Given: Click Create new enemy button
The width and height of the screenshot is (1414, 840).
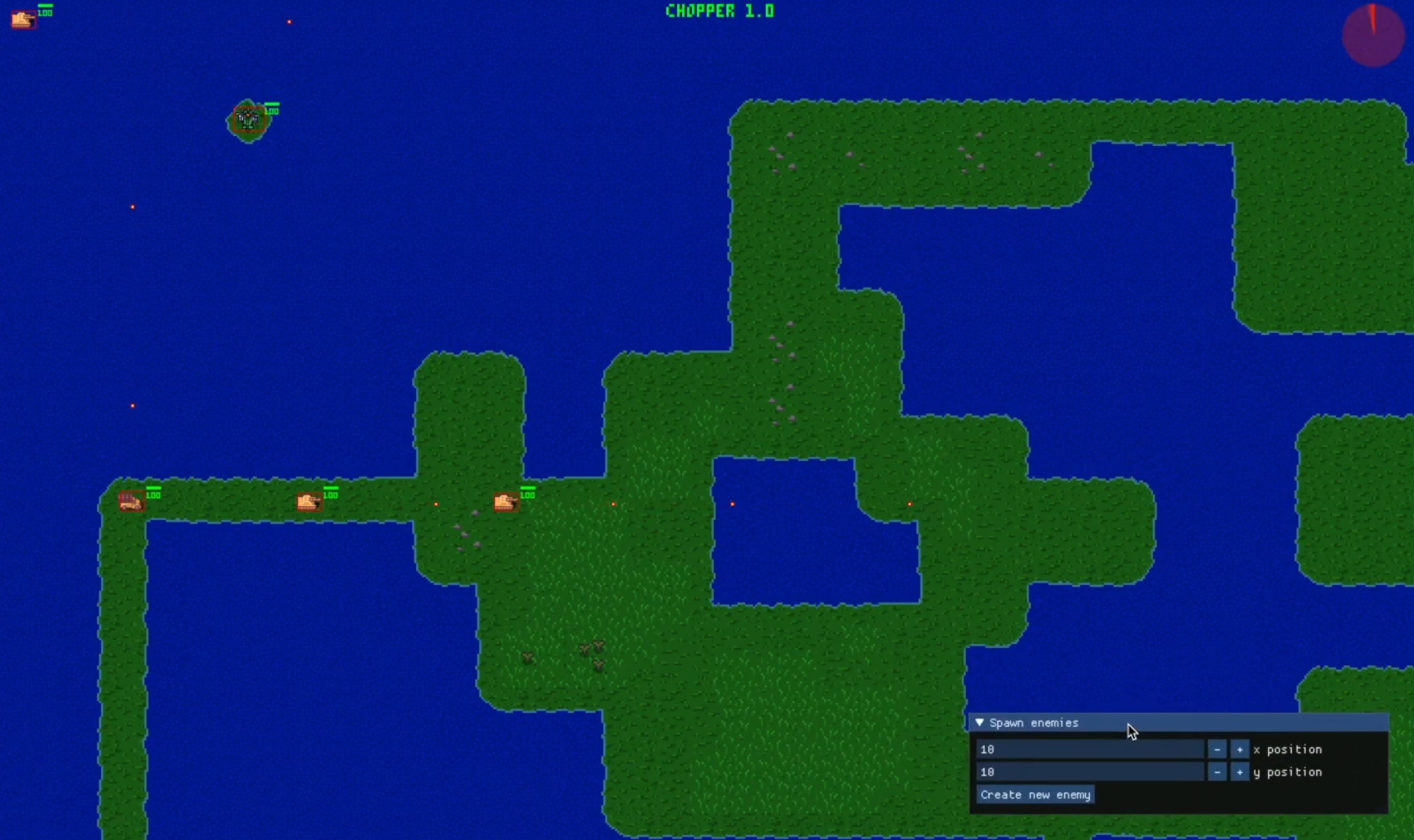Looking at the screenshot, I should 1035,795.
